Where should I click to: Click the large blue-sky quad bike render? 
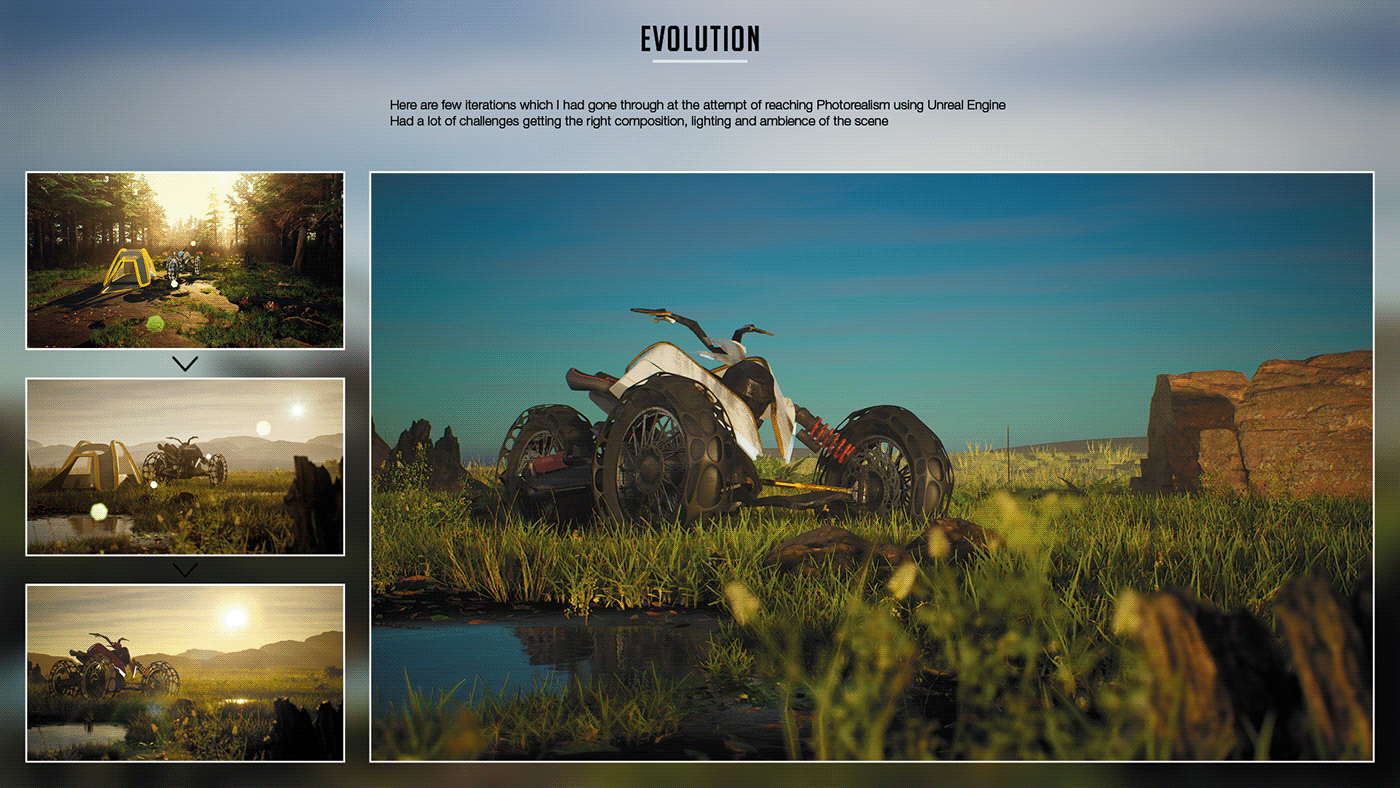click(x=871, y=466)
